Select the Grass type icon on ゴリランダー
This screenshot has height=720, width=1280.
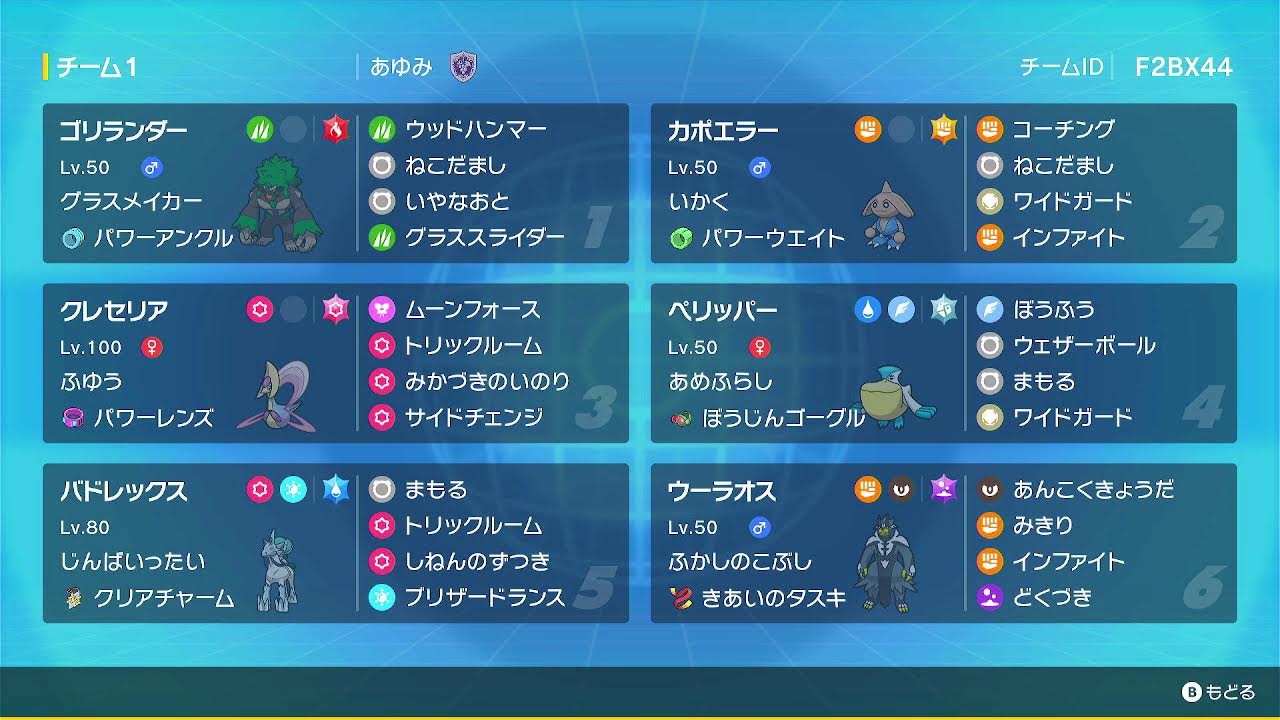coord(259,129)
